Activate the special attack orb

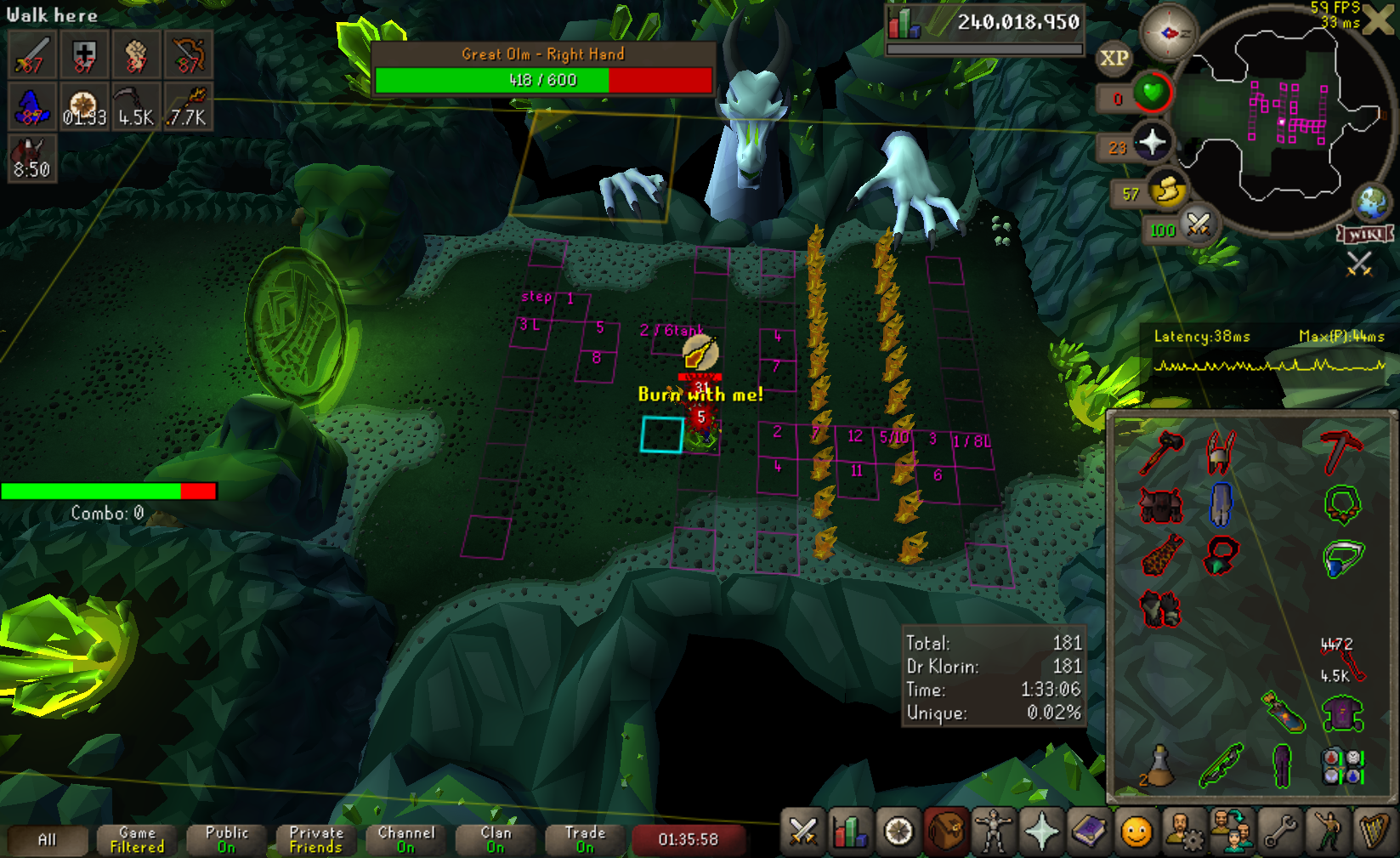1199,224
